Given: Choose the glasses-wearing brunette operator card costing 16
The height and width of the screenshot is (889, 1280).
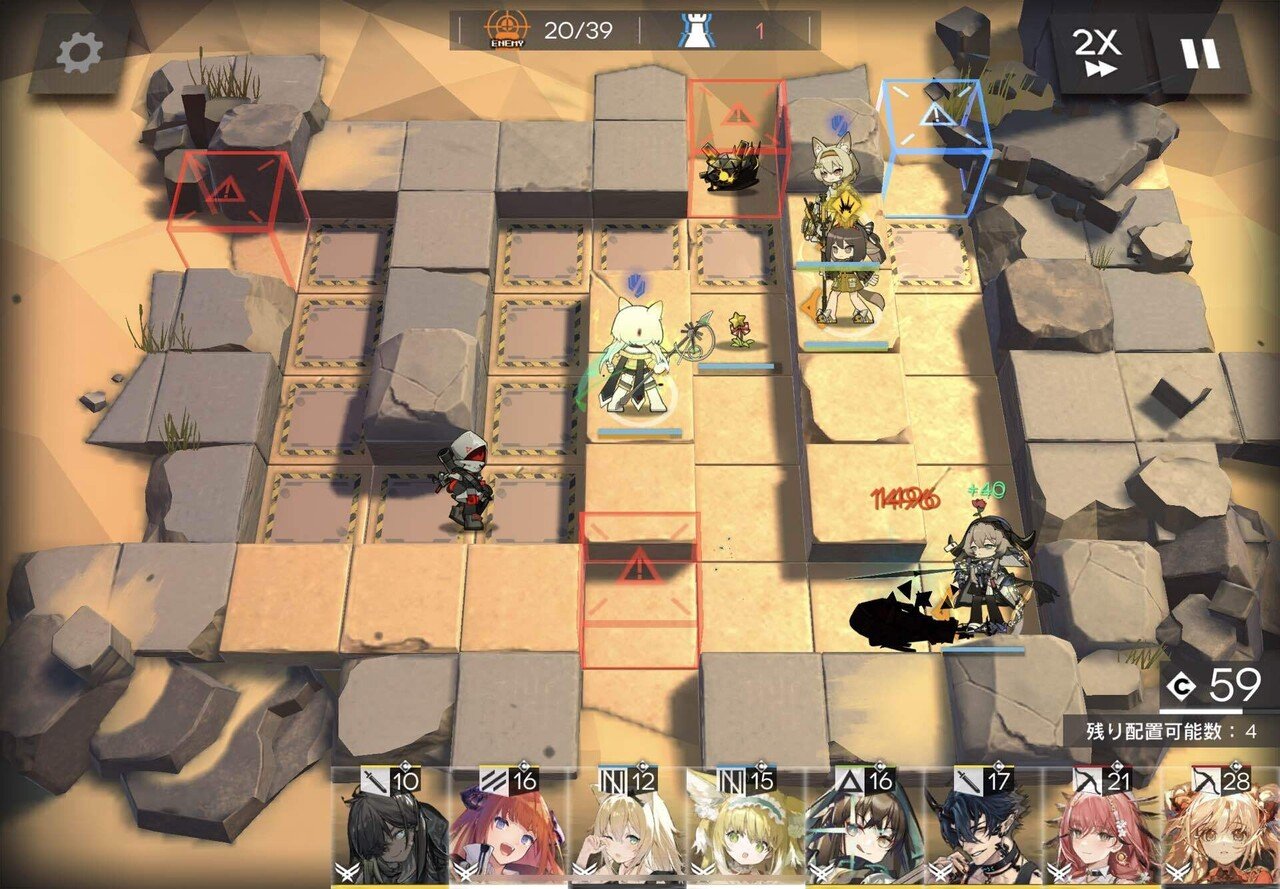Looking at the screenshot, I should pyautogui.click(x=863, y=829).
